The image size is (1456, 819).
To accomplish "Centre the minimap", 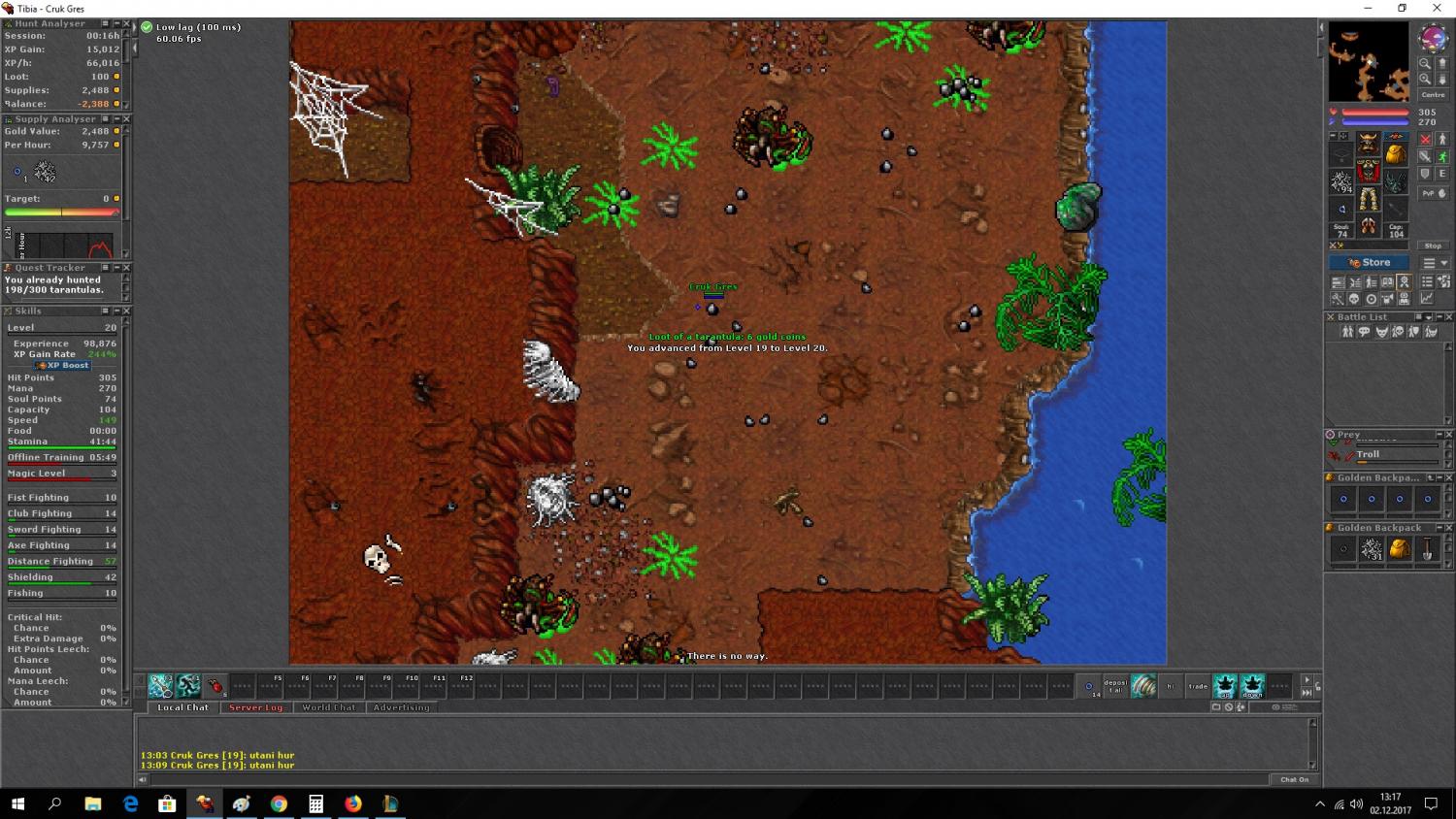I will (x=1434, y=95).
